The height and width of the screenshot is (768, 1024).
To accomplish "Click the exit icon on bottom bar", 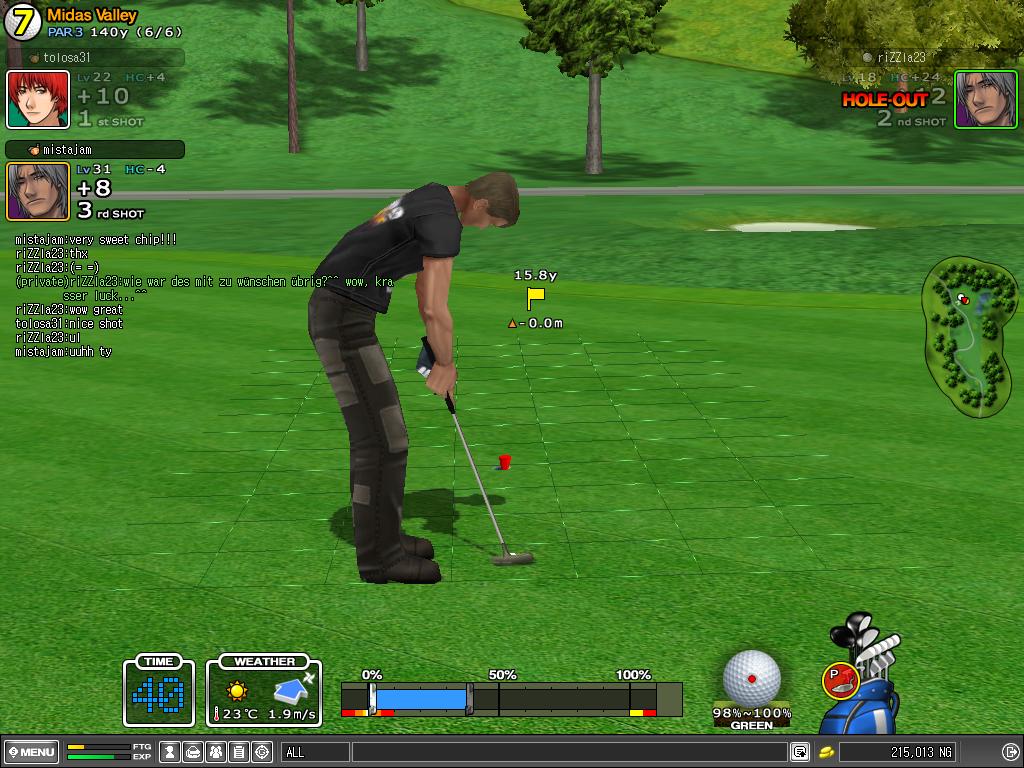I will (x=1009, y=752).
